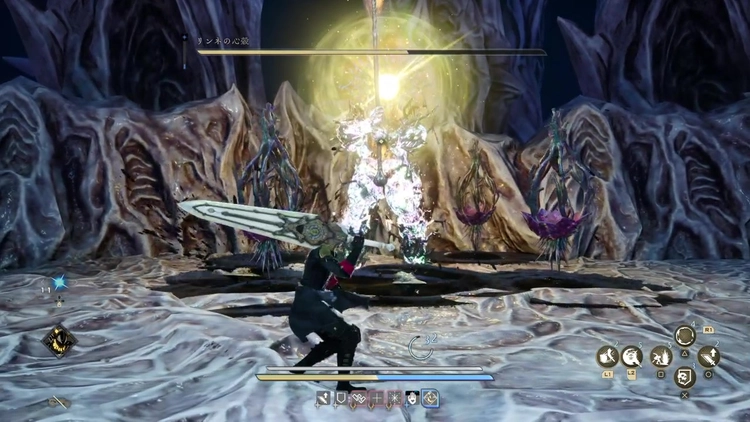Check the broken hearts debuff icon
Screen dimensions: 750x422
pos(359,398)
